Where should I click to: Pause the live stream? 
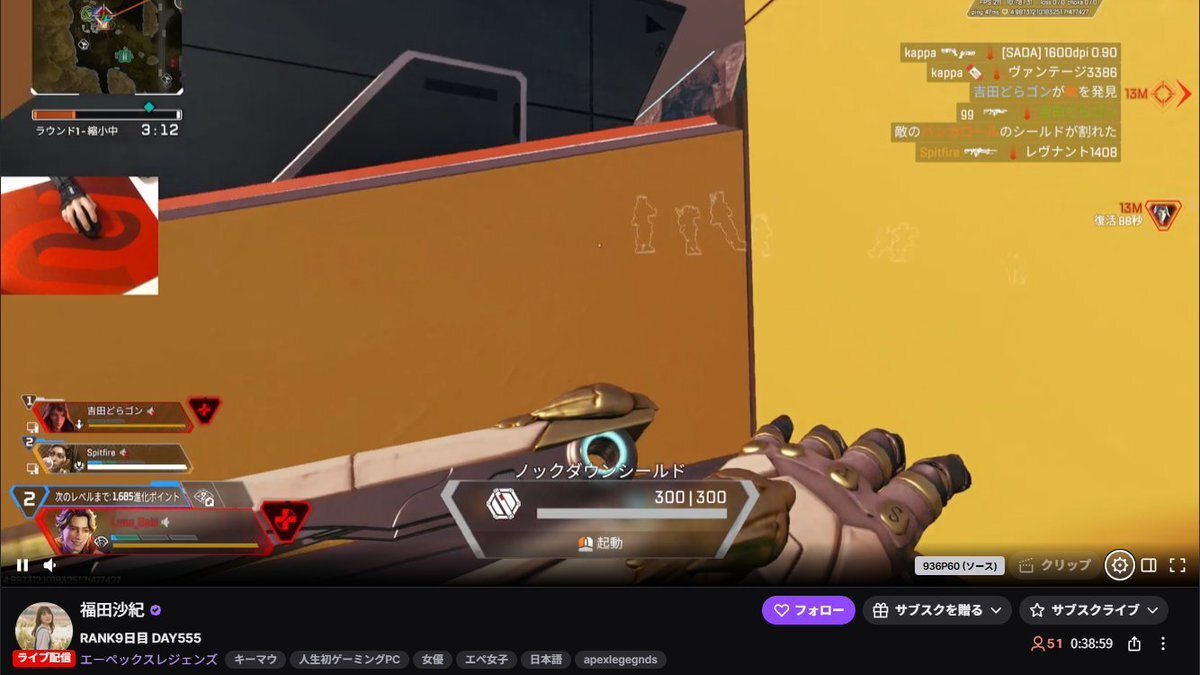(22, 565)
